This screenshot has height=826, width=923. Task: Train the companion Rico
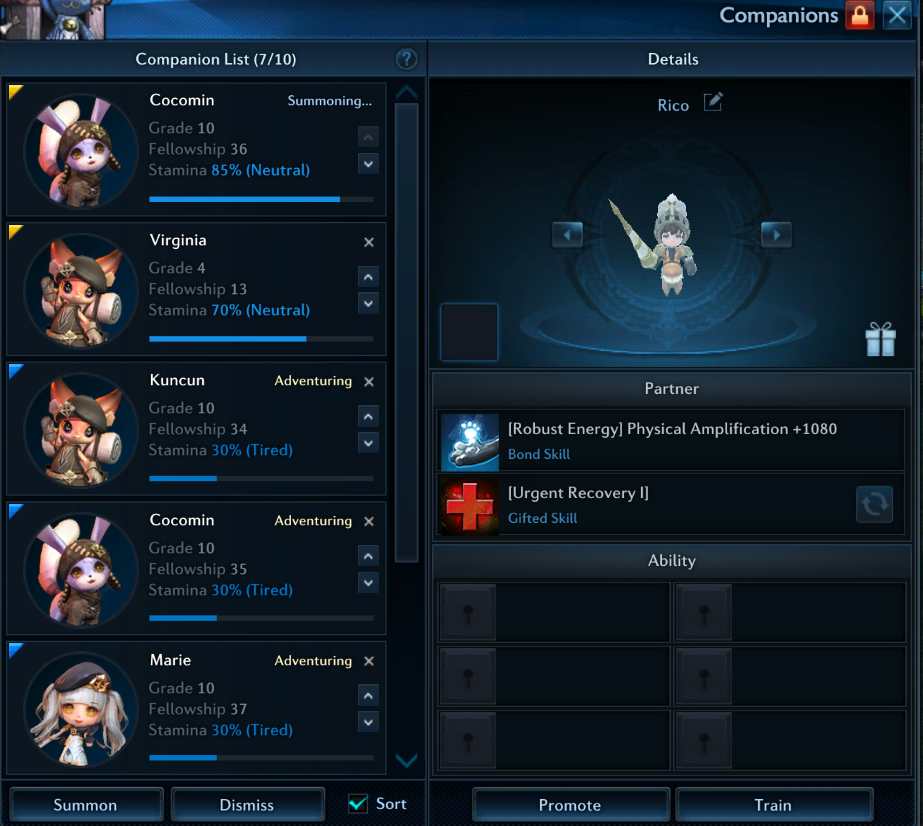(773, 805)
